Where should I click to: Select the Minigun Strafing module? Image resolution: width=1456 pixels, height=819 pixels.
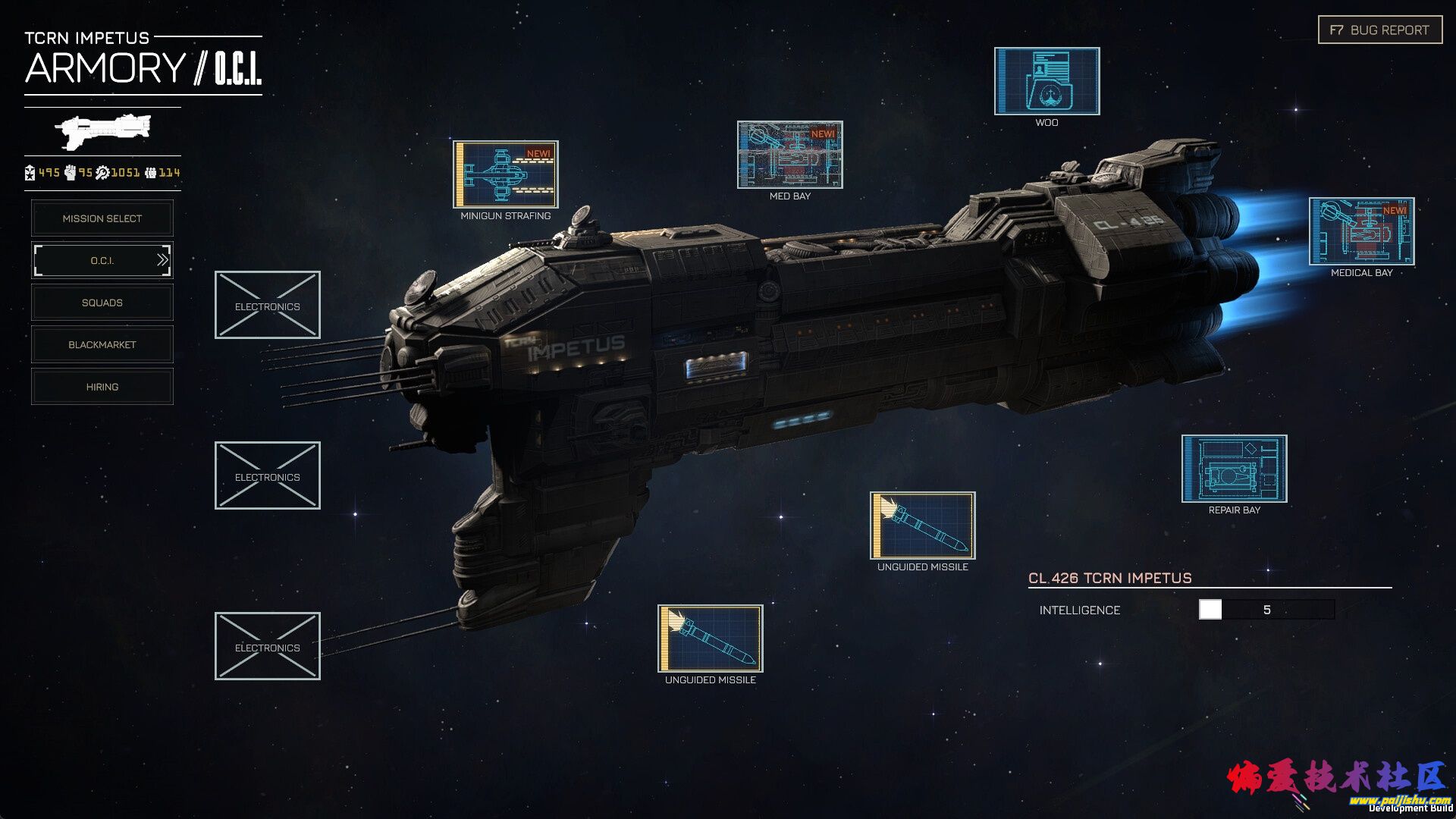(x=505, y=174)
